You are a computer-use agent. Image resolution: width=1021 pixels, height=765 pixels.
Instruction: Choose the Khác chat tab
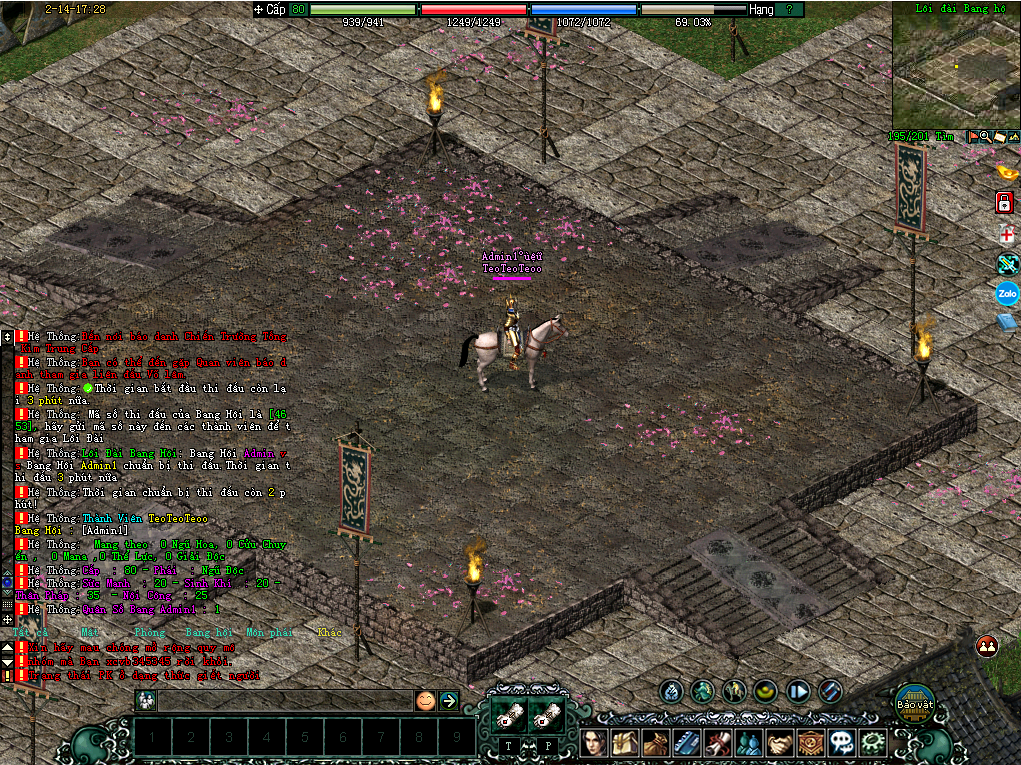[x=329, y=632]
